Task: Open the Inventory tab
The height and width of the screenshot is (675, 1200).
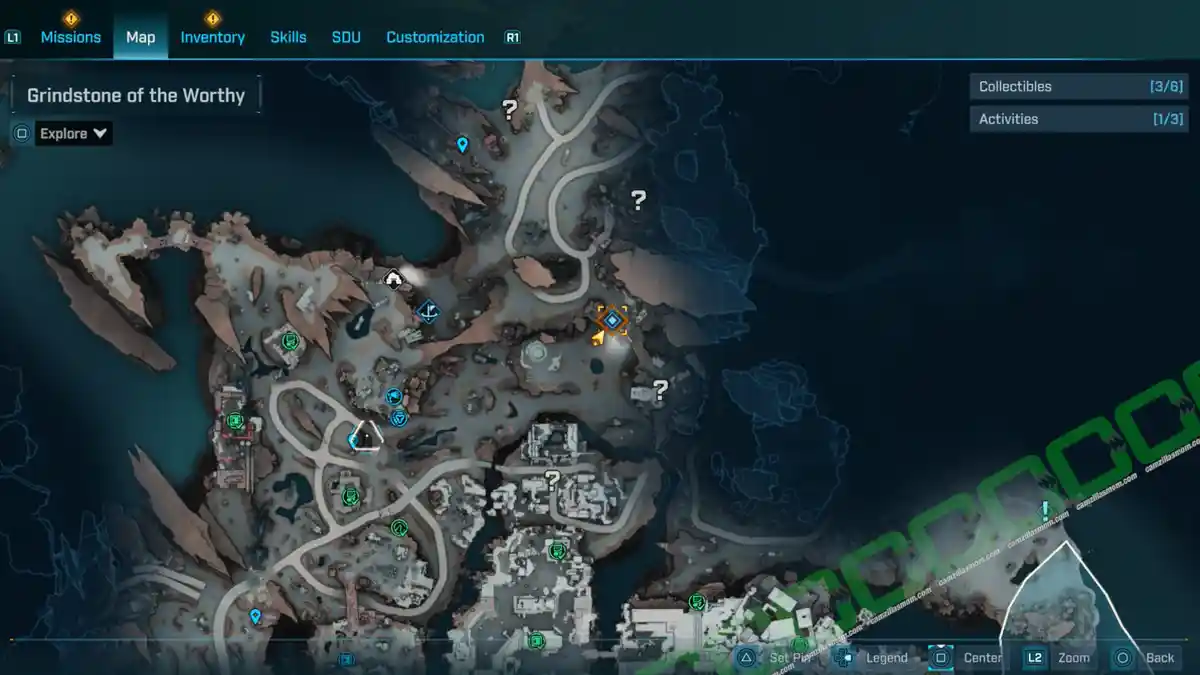Action: coord(212,37)
